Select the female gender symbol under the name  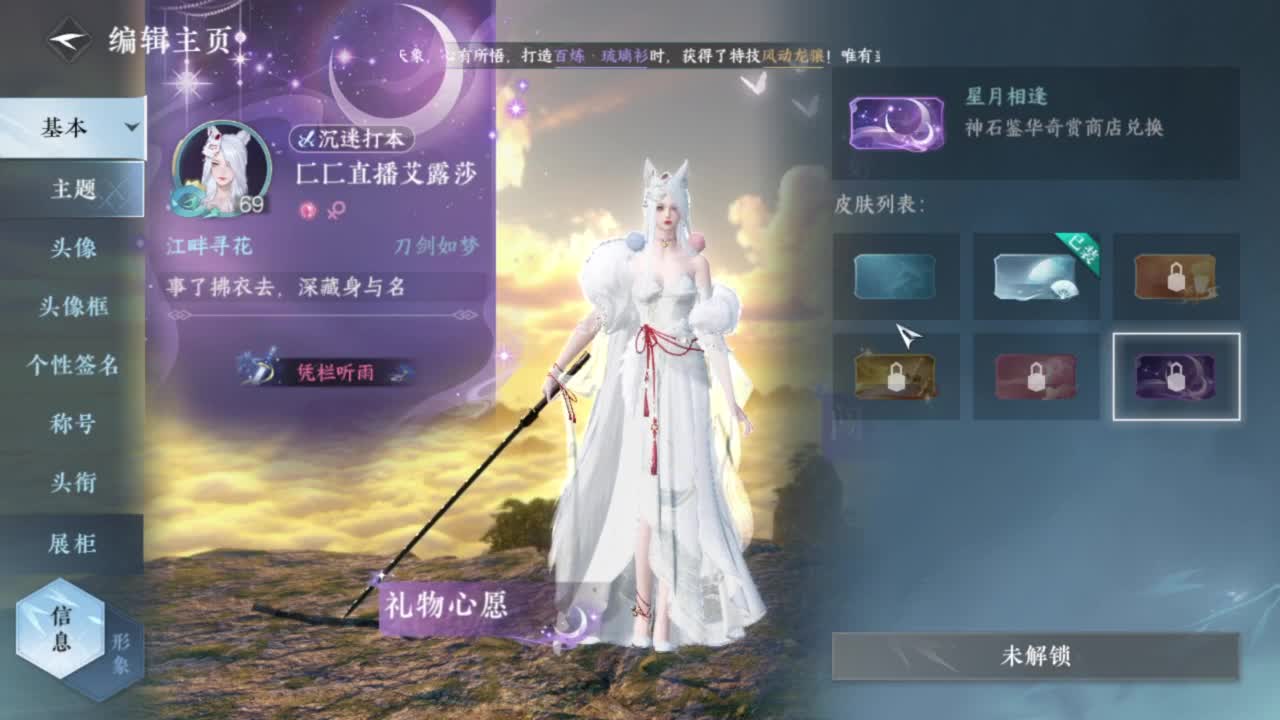(333, 211)
